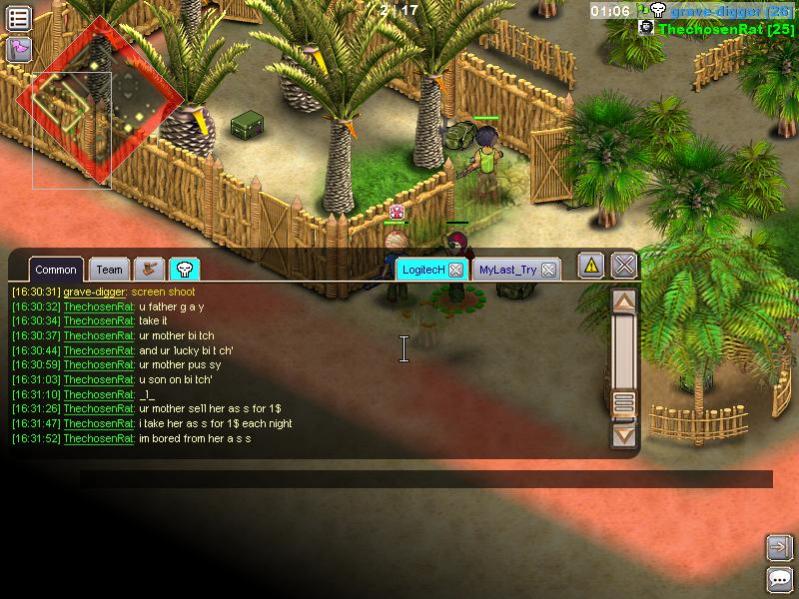The image size is (799, 599).
Task: Click the arrow button above speech bubble
Action: [x=779, y=546]
